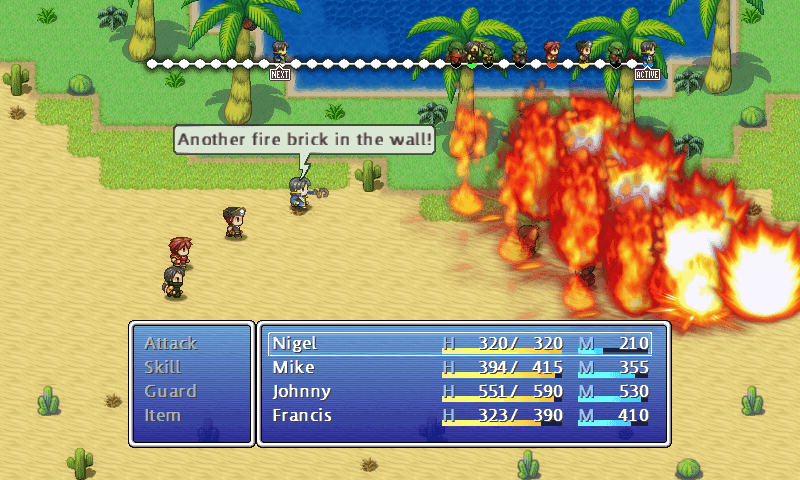Choose the Guard command

tap(170, 391)
